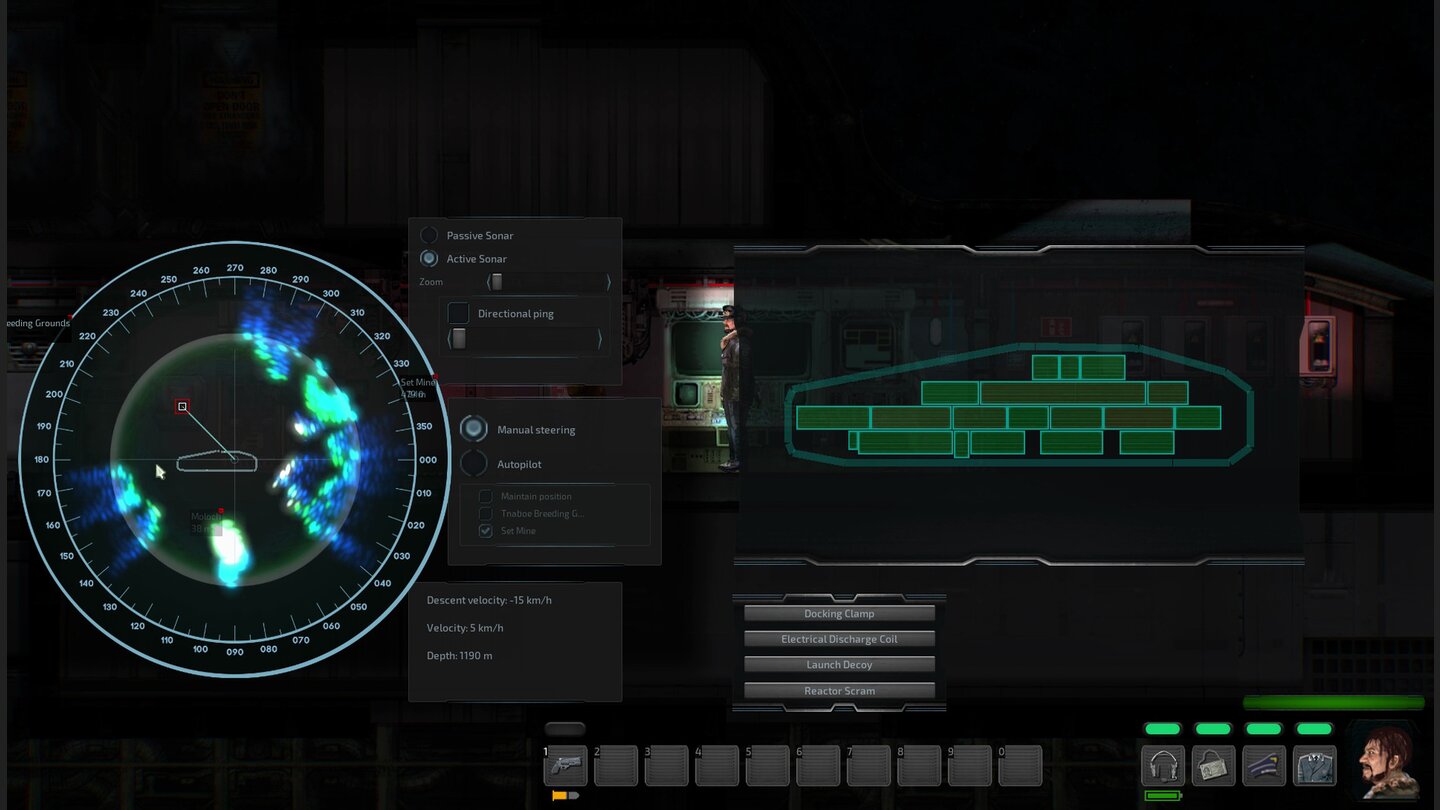Switch to Passive Sonar mode

click(429, 235)
